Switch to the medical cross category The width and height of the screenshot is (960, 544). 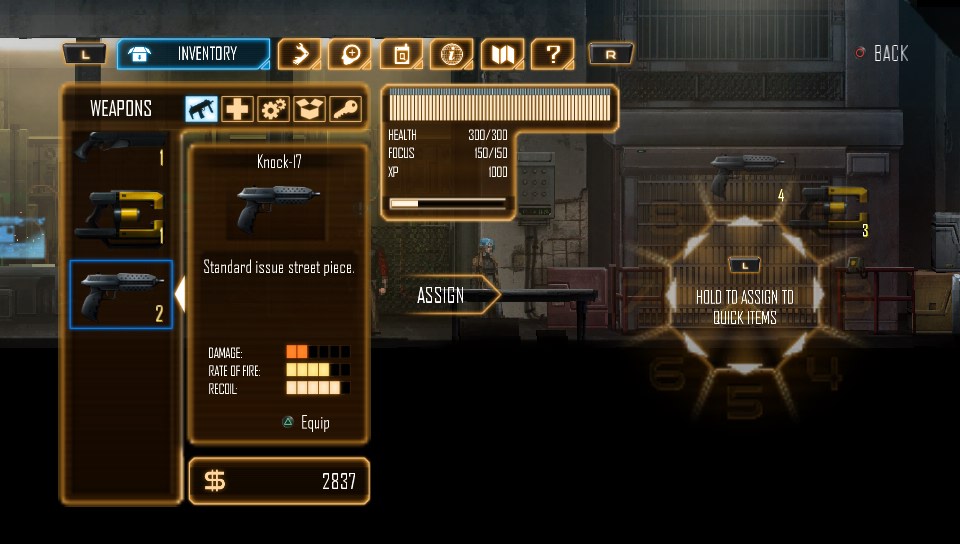pyautogui.click(x=237, y=109)
